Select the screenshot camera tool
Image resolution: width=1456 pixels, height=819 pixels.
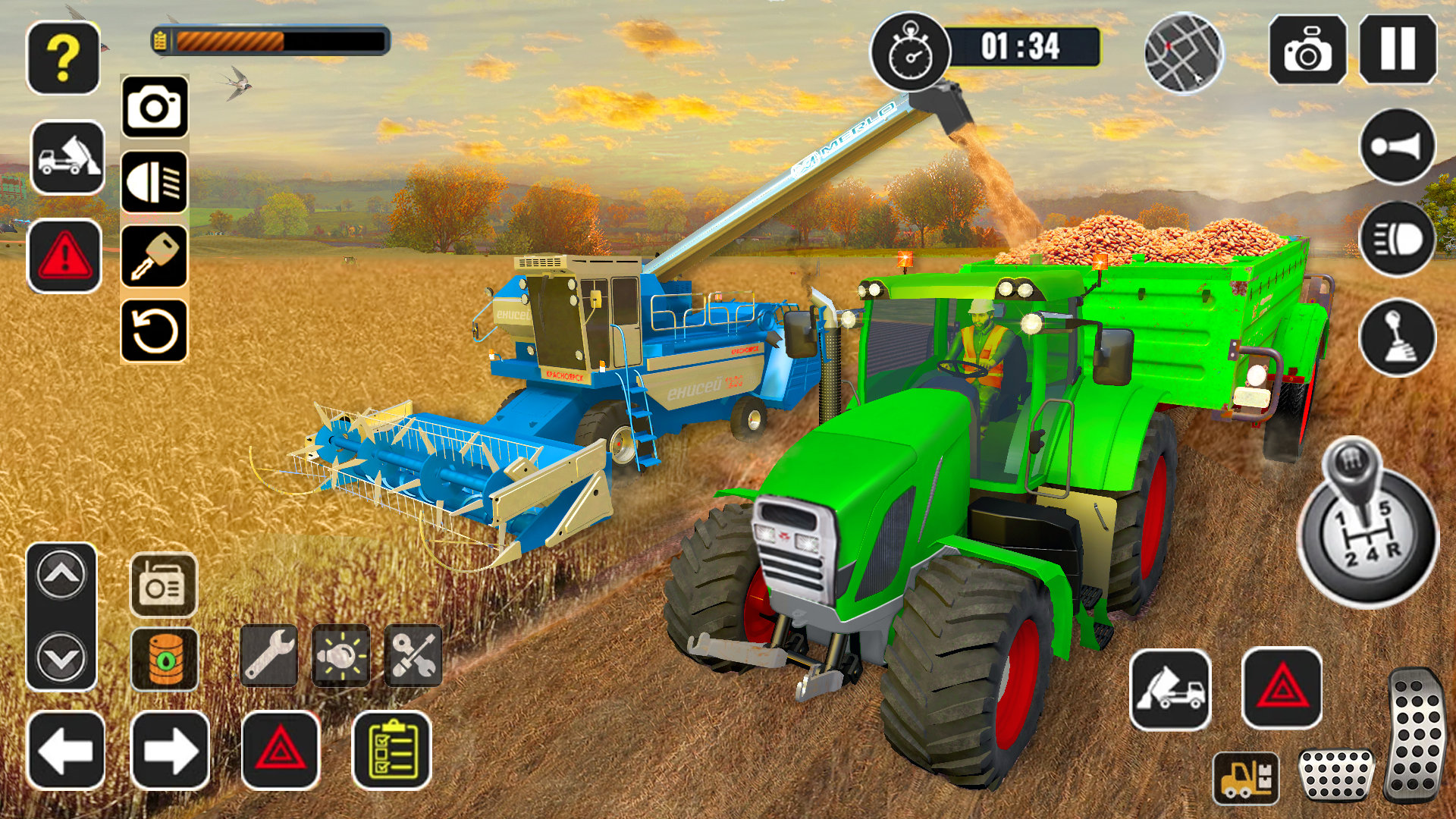click(1310, 51)
